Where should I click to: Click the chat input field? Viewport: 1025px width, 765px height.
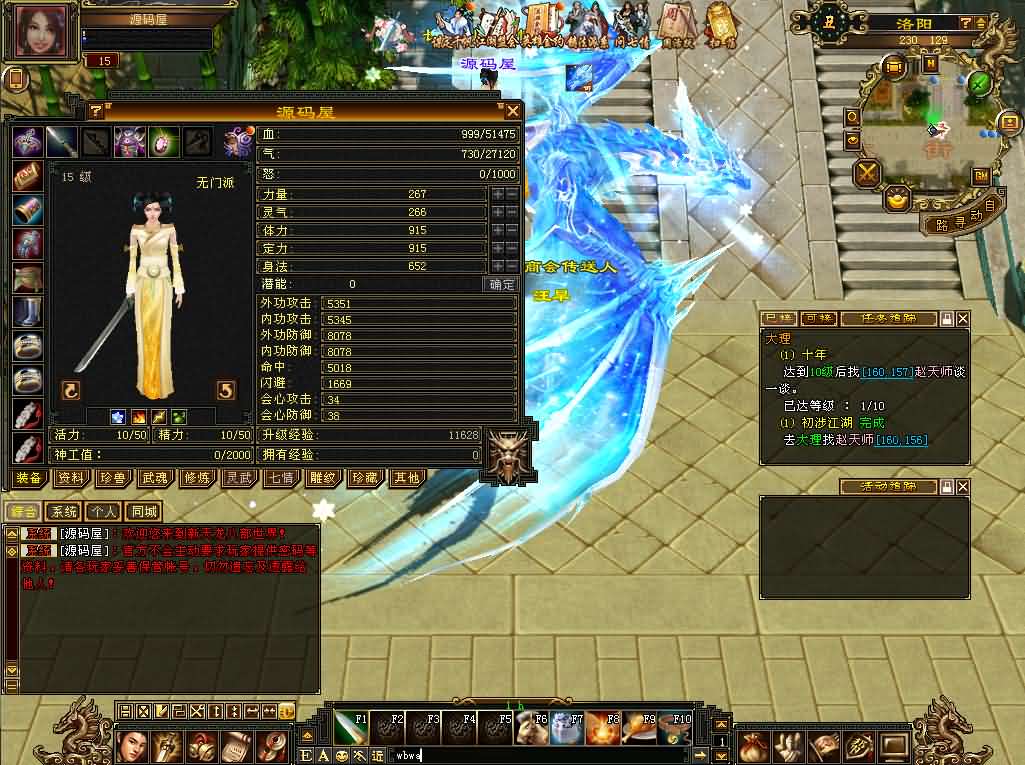tap(540, 755)
